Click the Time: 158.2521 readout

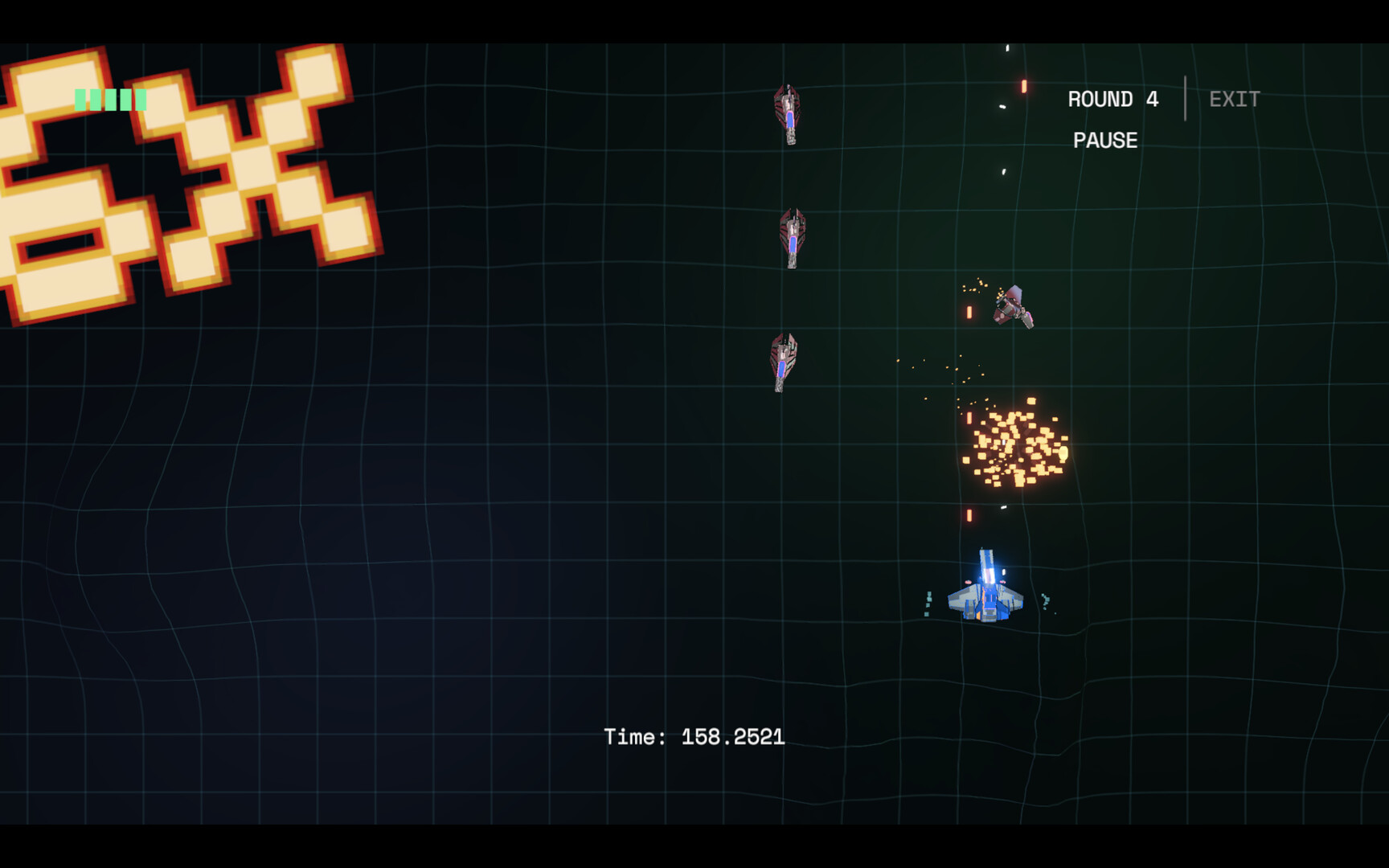pyautogui.click(x=696, y=735)
